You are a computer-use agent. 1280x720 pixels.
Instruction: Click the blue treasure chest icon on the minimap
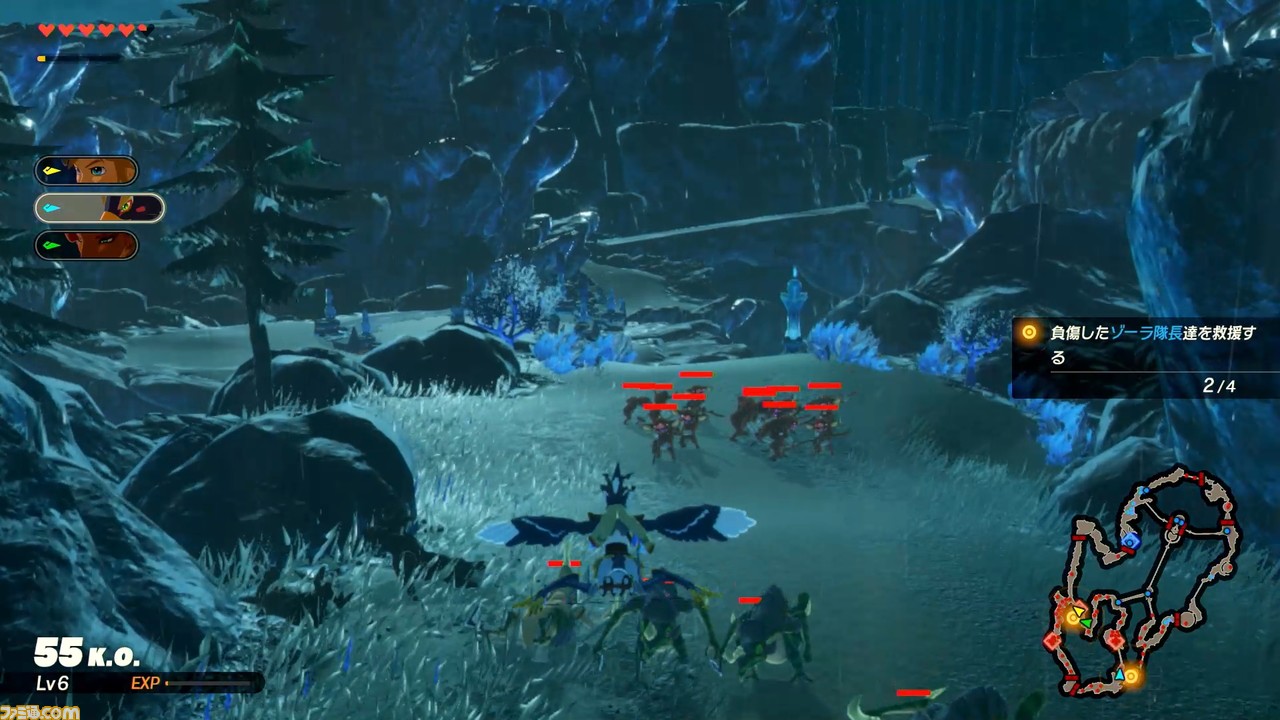click(x=1130, y=541)
